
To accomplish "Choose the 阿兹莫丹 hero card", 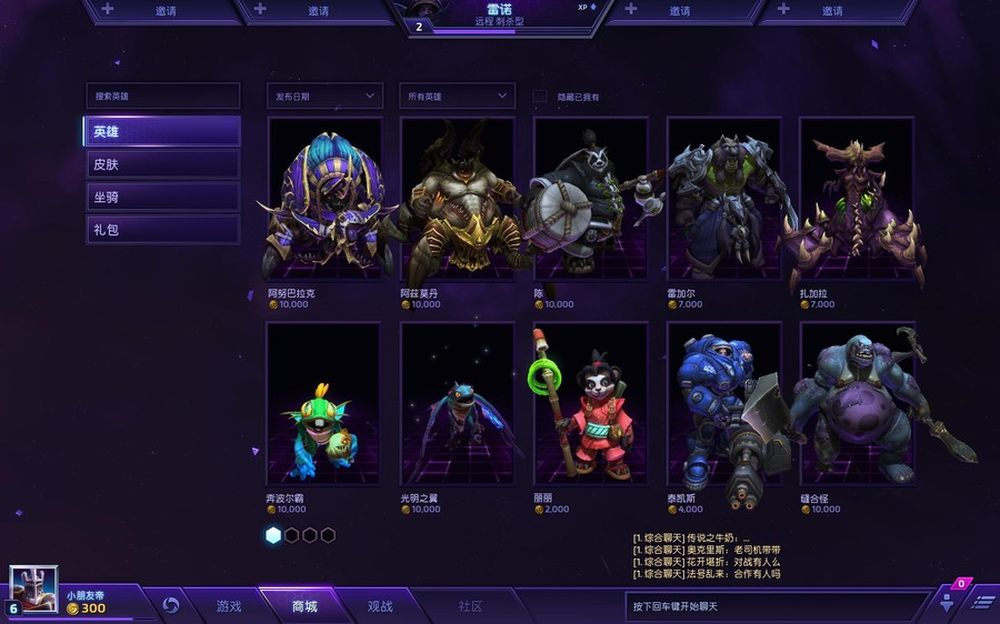I will click(x=457, y=198).
